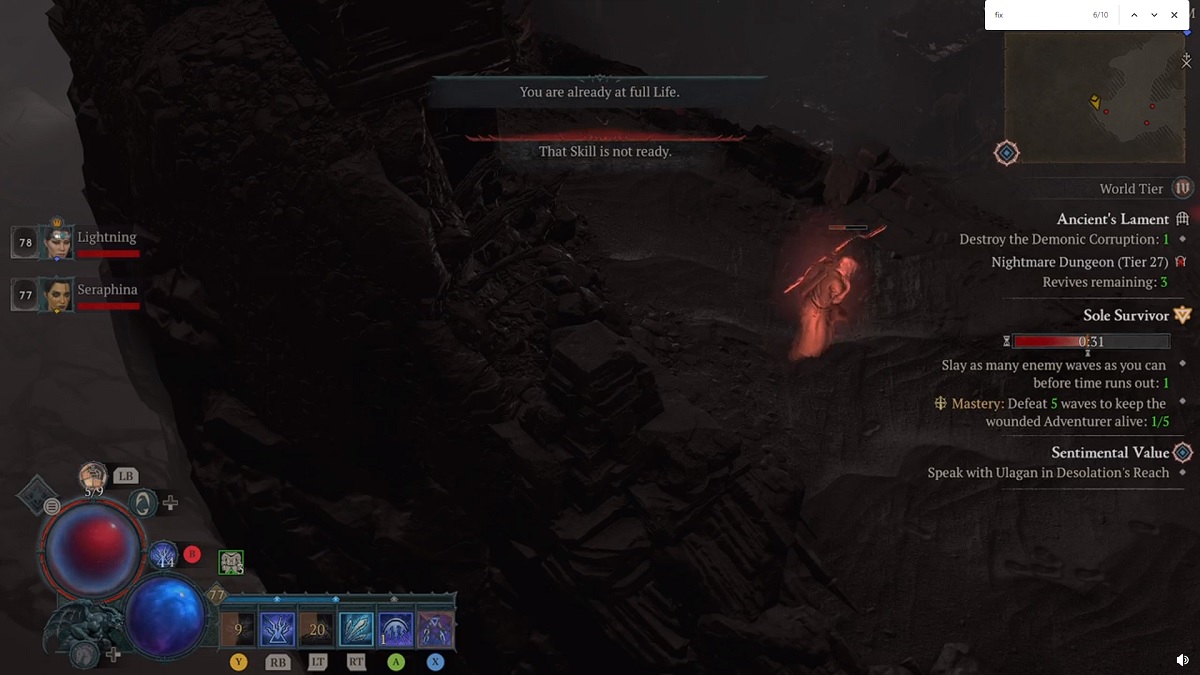The height and width of the screenshot is (675, 1200).
Task: Select Seraphina's party portrait
Action: [56, 294]
